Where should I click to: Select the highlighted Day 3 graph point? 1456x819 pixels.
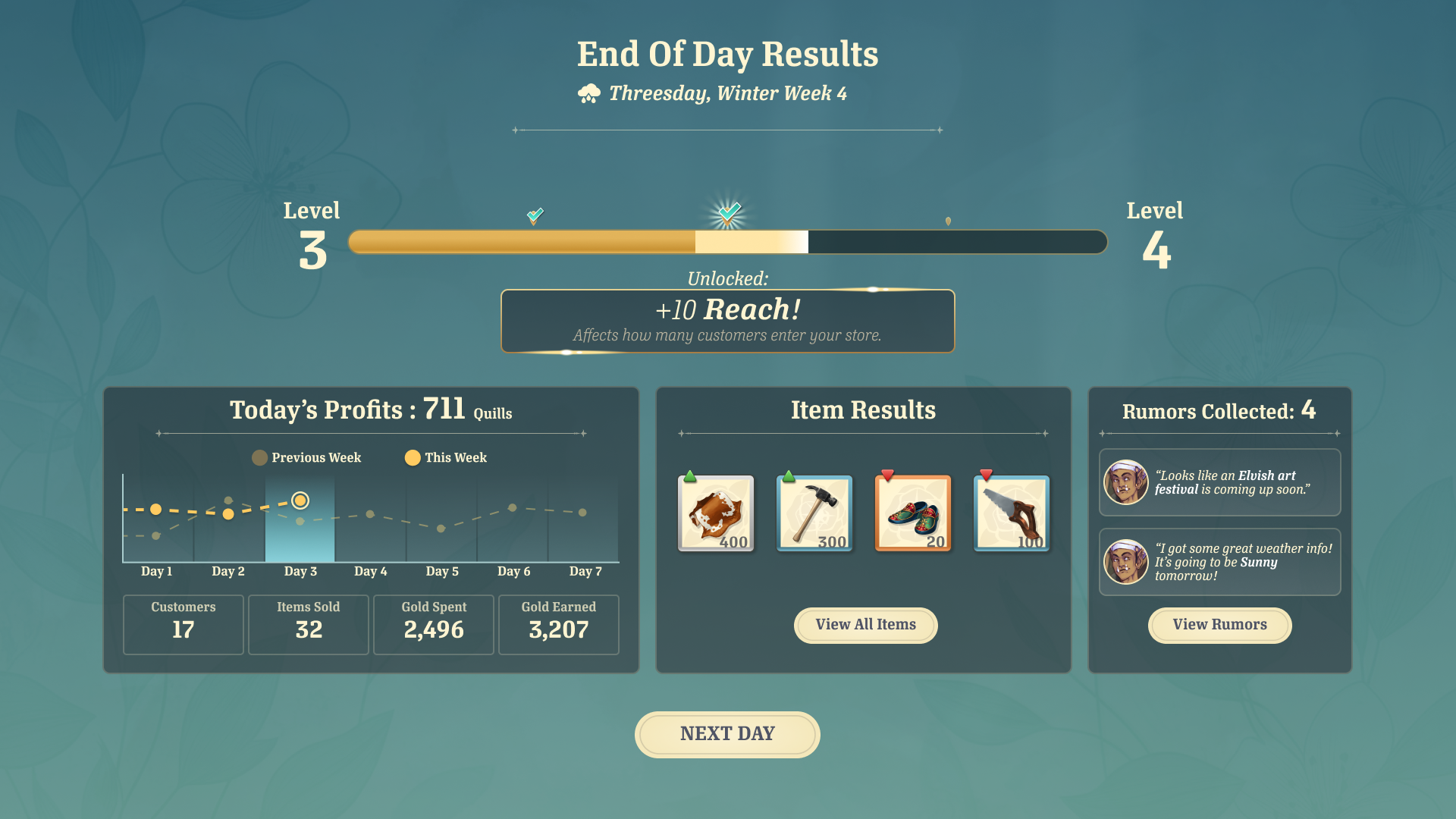tap(300, 500)
